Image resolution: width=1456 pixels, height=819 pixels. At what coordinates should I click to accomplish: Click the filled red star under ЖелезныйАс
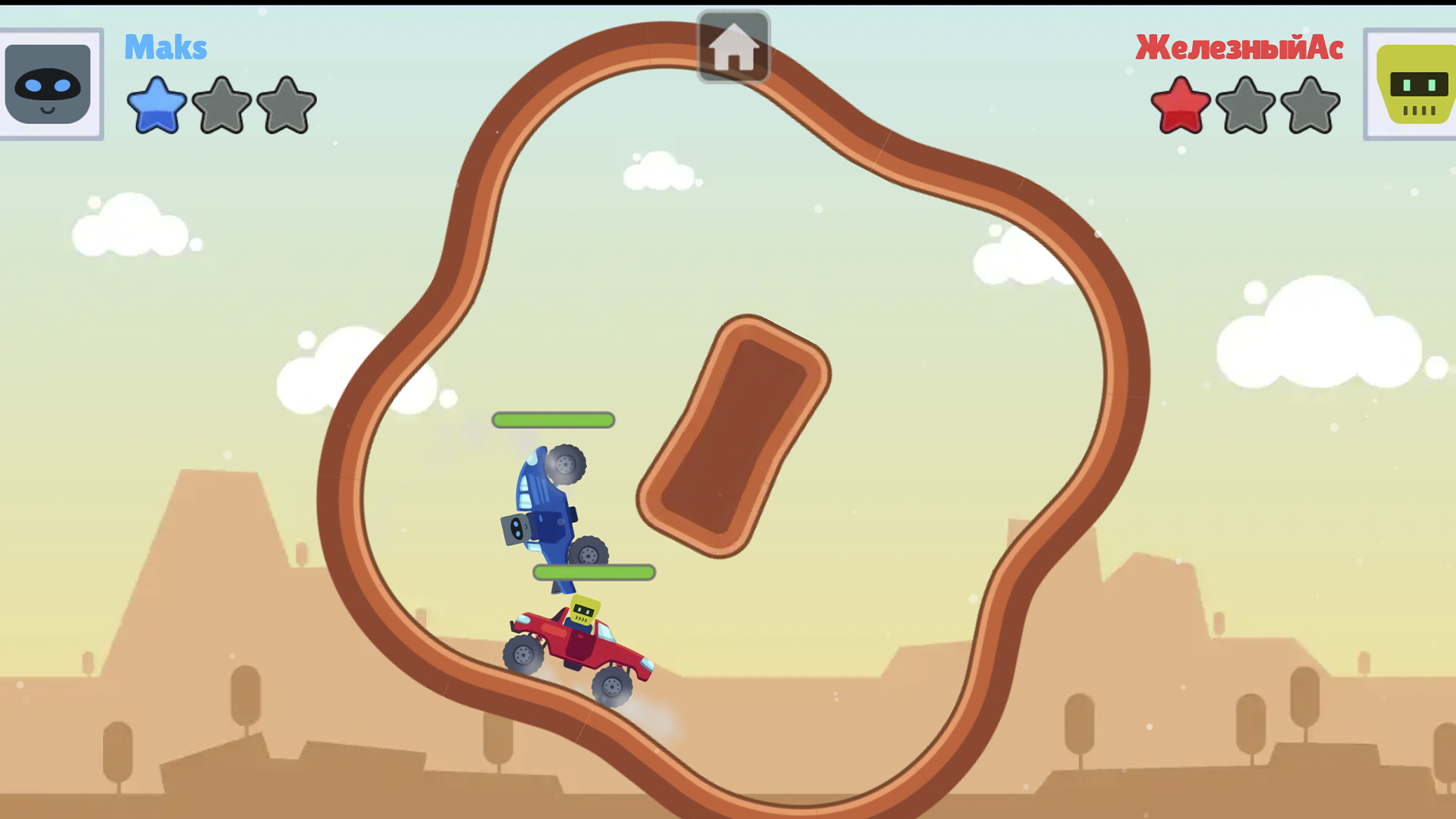click(x=1181, y=105)
